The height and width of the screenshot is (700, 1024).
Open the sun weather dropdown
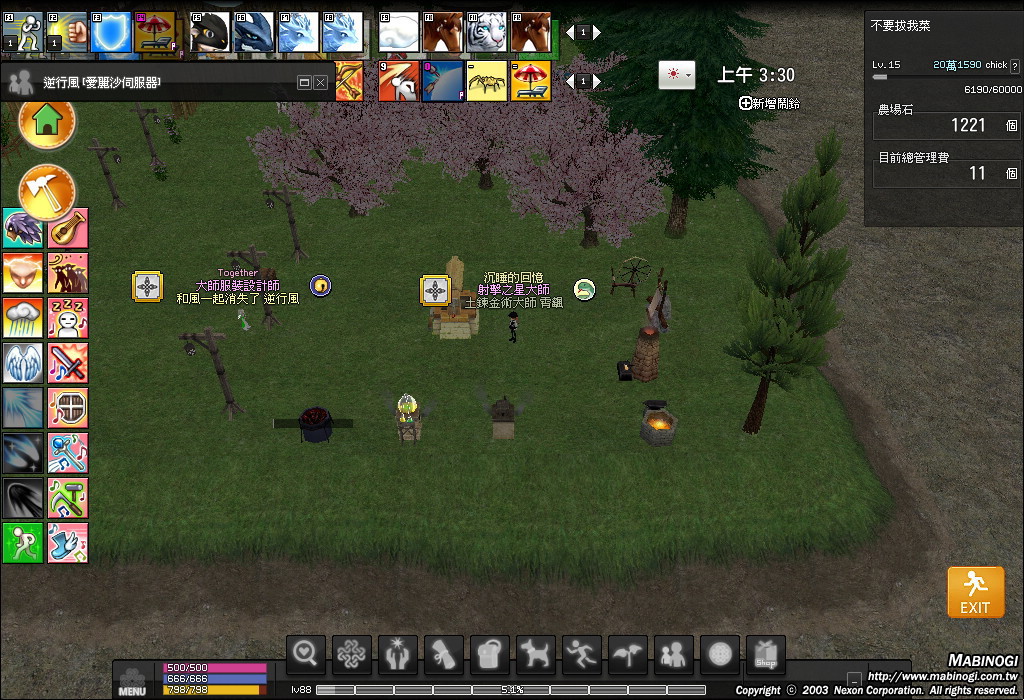(676, 75)
